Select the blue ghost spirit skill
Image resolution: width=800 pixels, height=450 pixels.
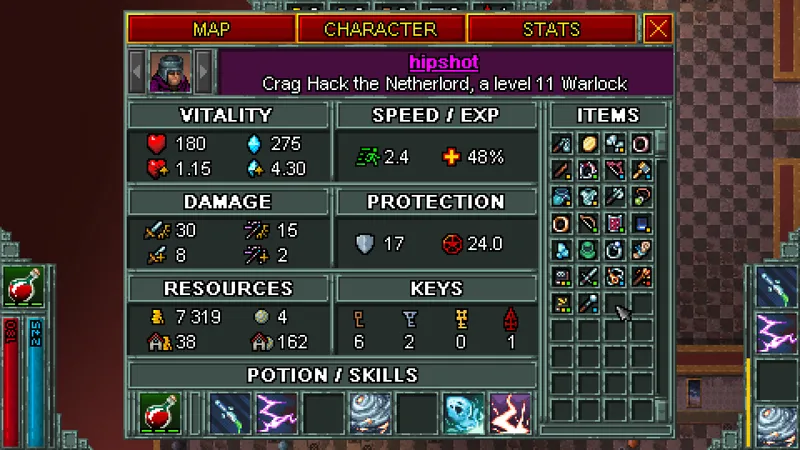(x=464, y=412)
